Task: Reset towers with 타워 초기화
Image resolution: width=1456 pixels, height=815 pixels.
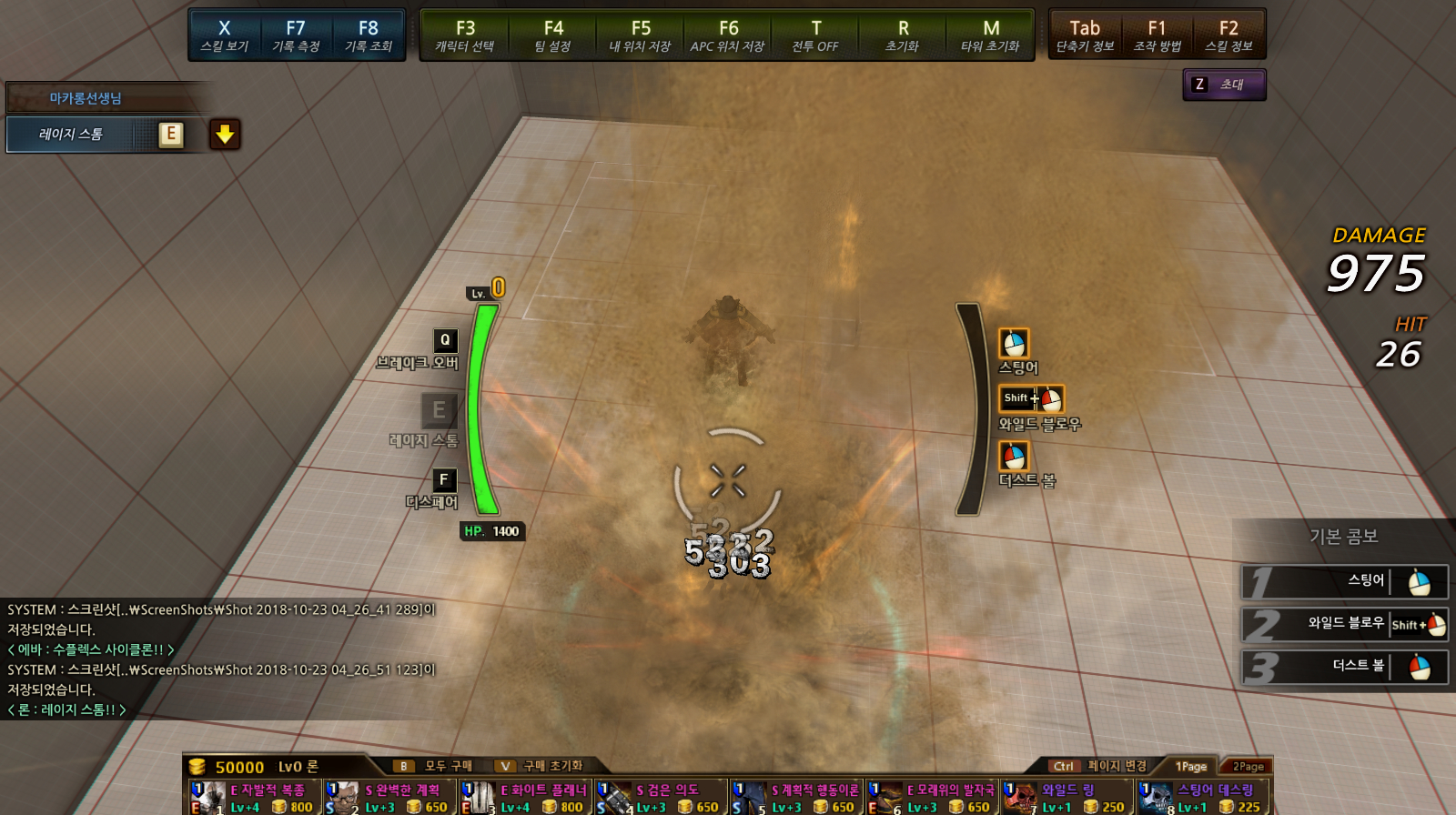Action: click(x=991, y=35)
